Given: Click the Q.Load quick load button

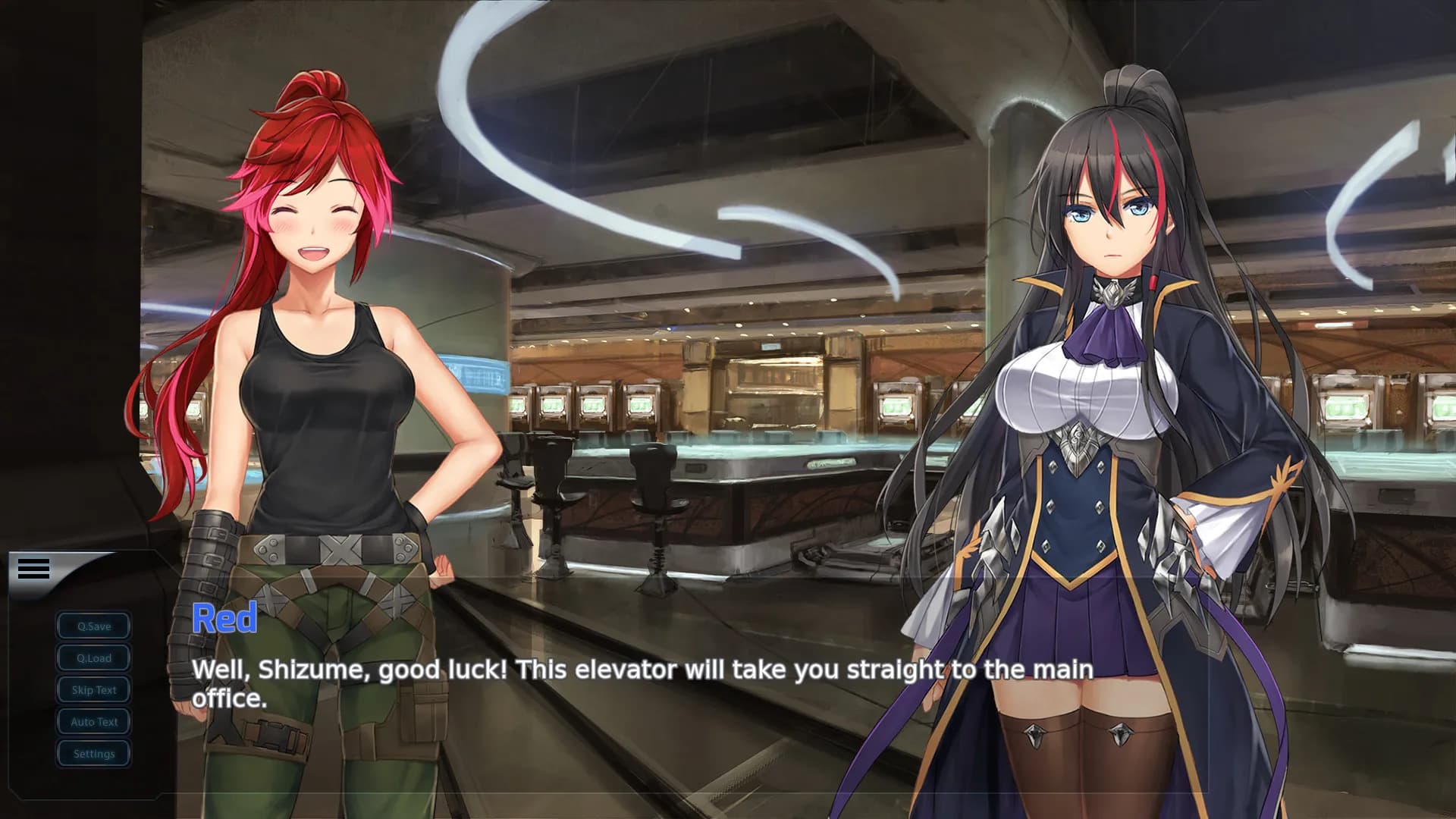Looking at the screenshot, I should coord(93,657).
